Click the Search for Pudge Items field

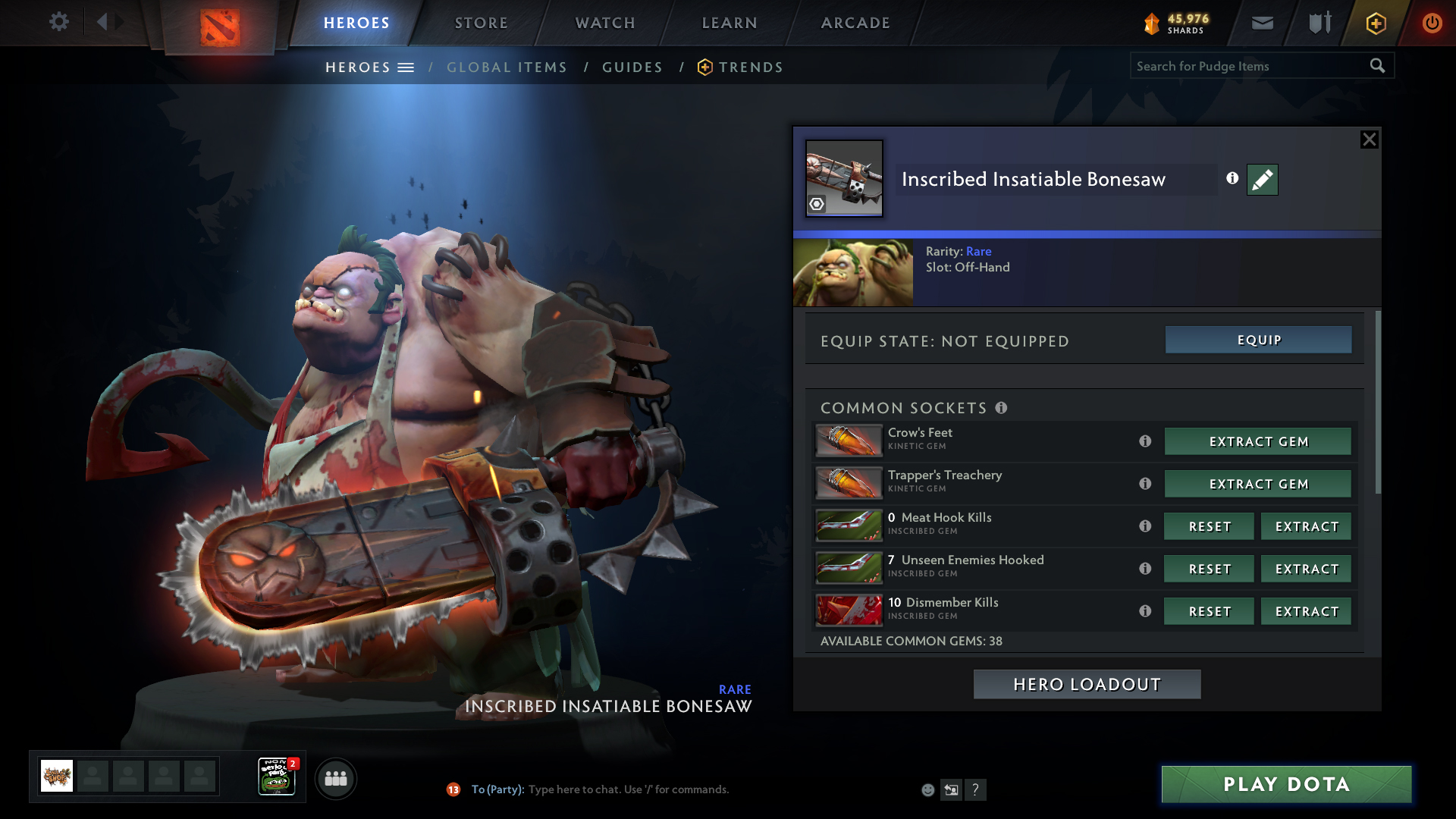coord(1247,66)
